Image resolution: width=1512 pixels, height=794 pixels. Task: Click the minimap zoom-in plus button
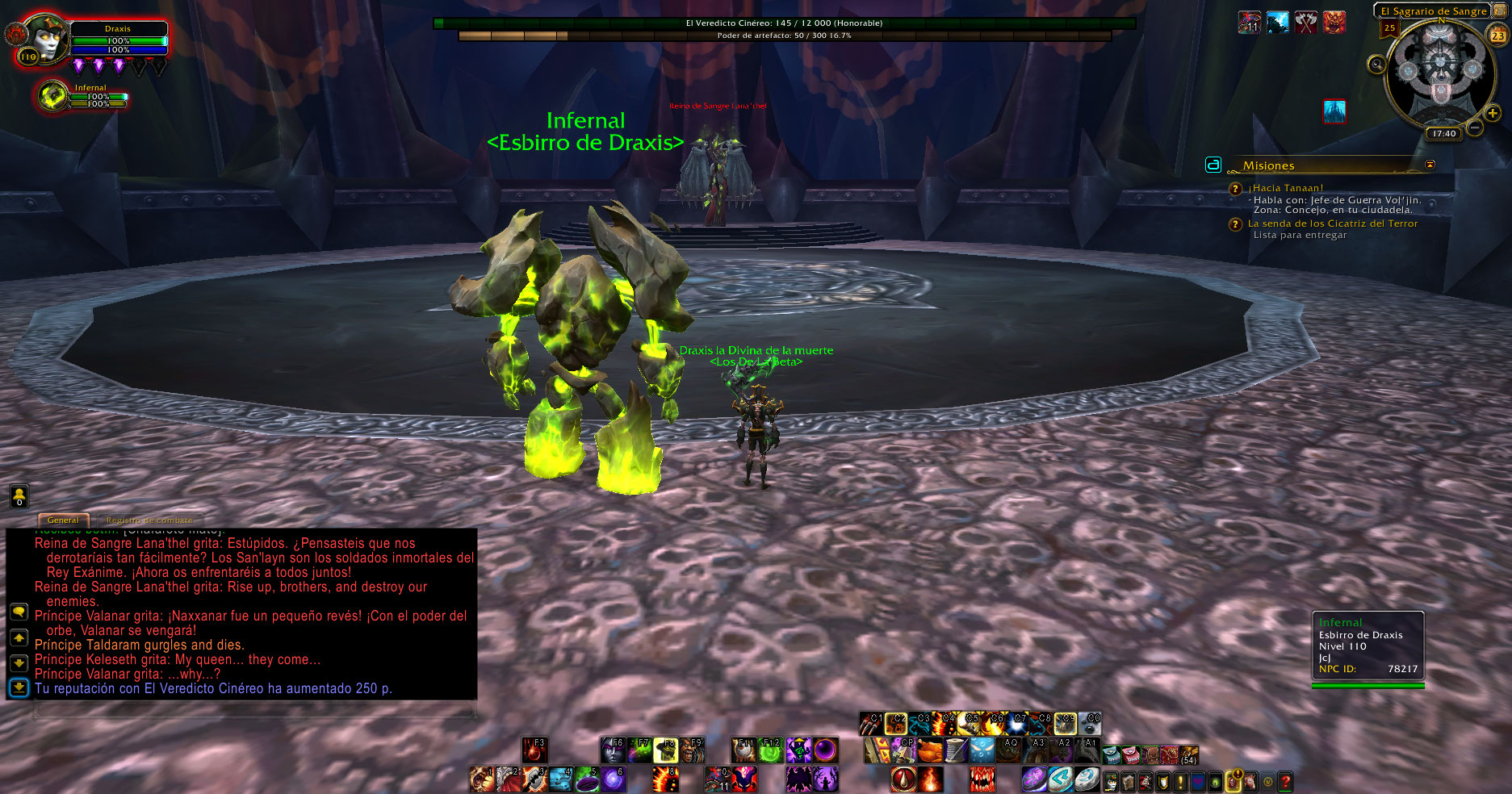coord(1492,114)
